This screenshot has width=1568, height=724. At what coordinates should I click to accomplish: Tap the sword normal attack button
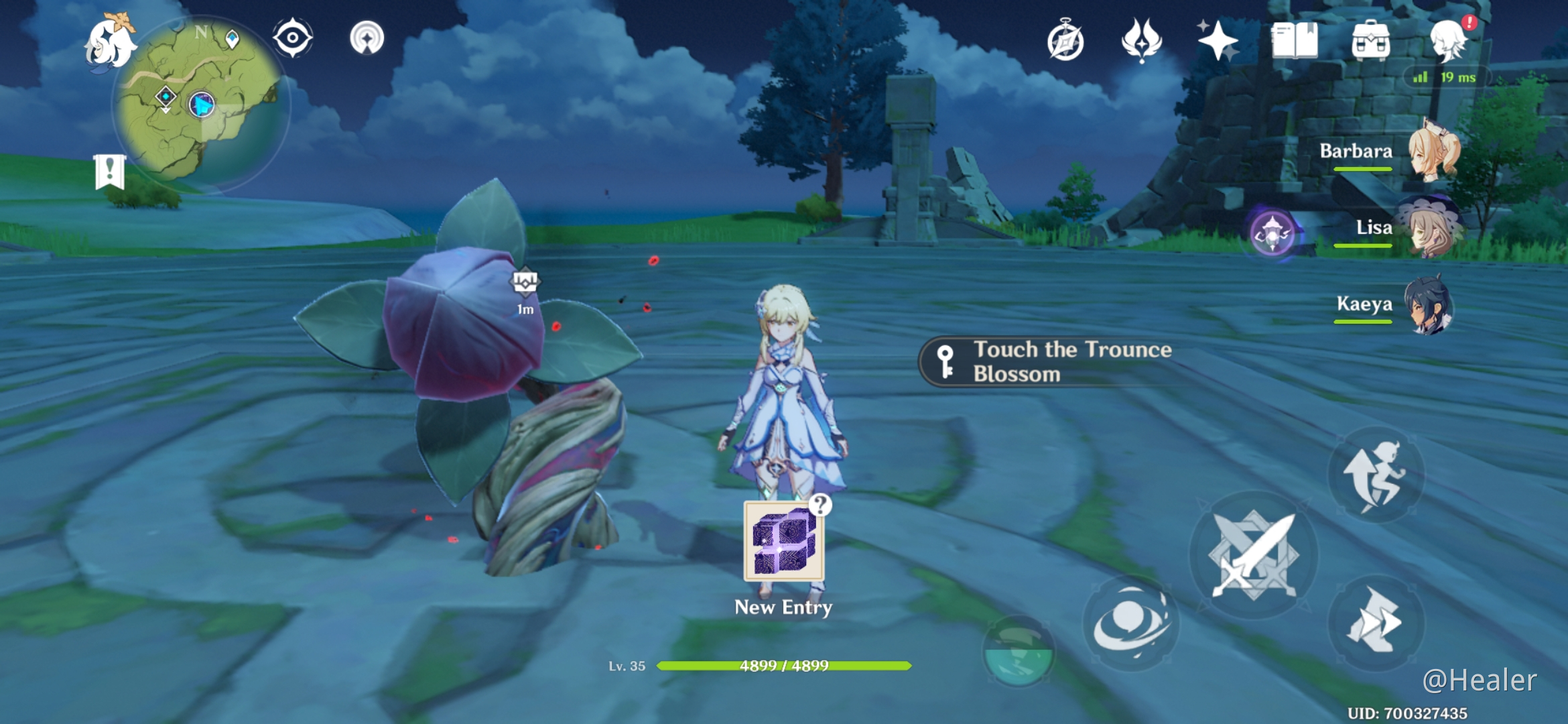[1253, 555]
